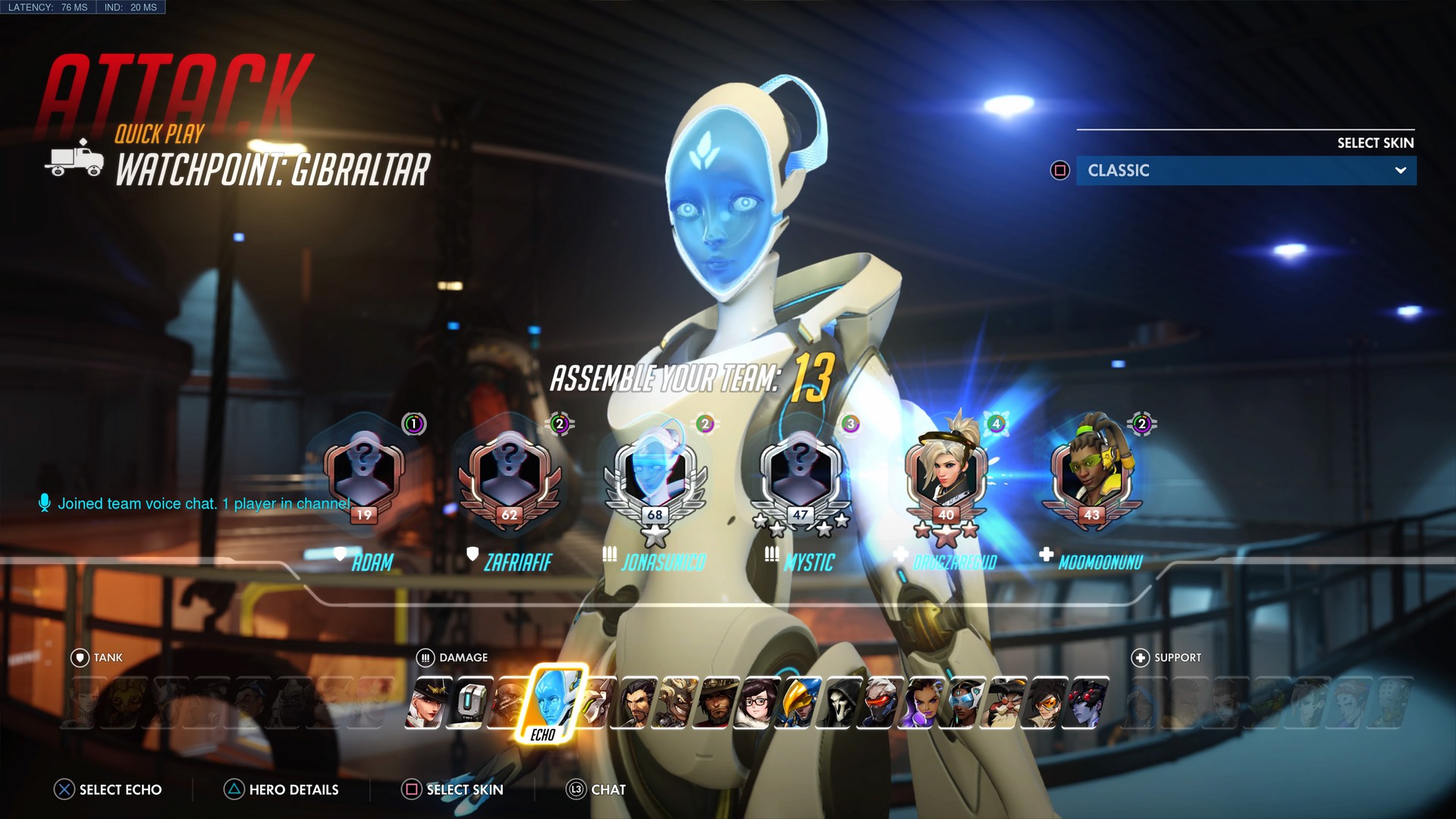The width and height of the screenshot is (1456, 819).
Task: Click MOOMOONUNU's Lúcio player card
Action: [x=1090, y=478]
